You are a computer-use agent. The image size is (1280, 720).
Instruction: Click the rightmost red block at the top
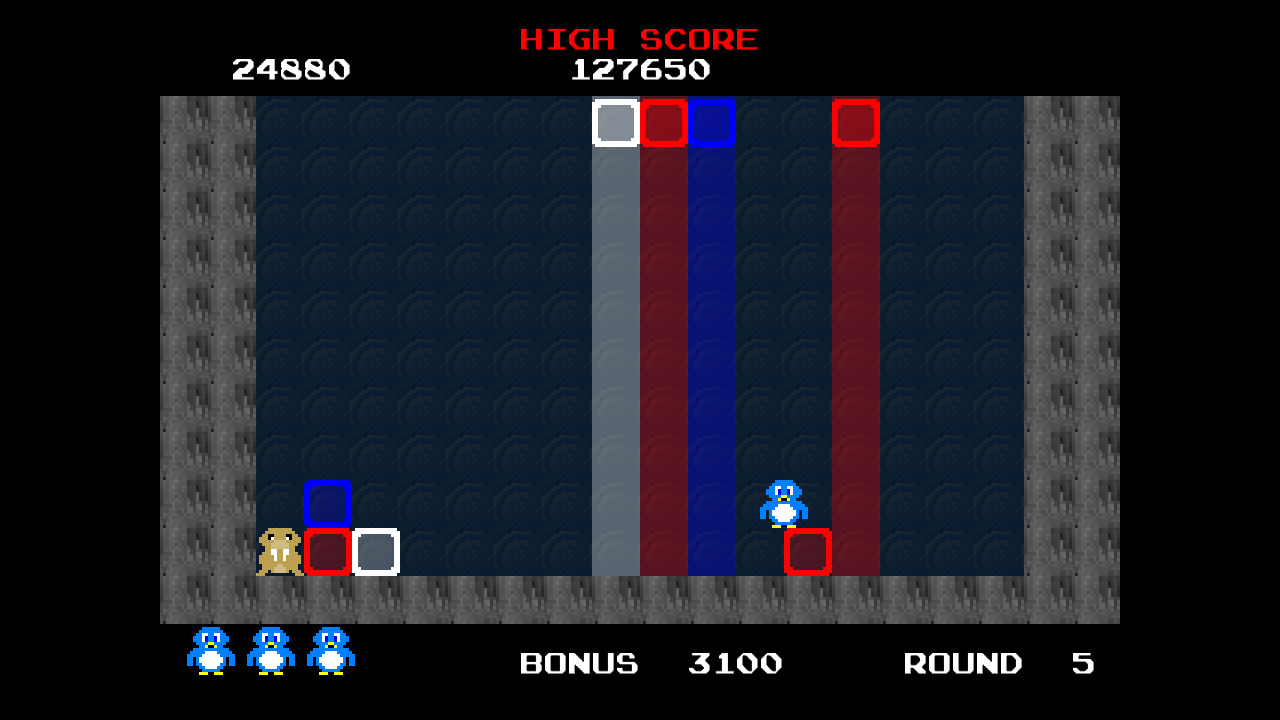856,123
